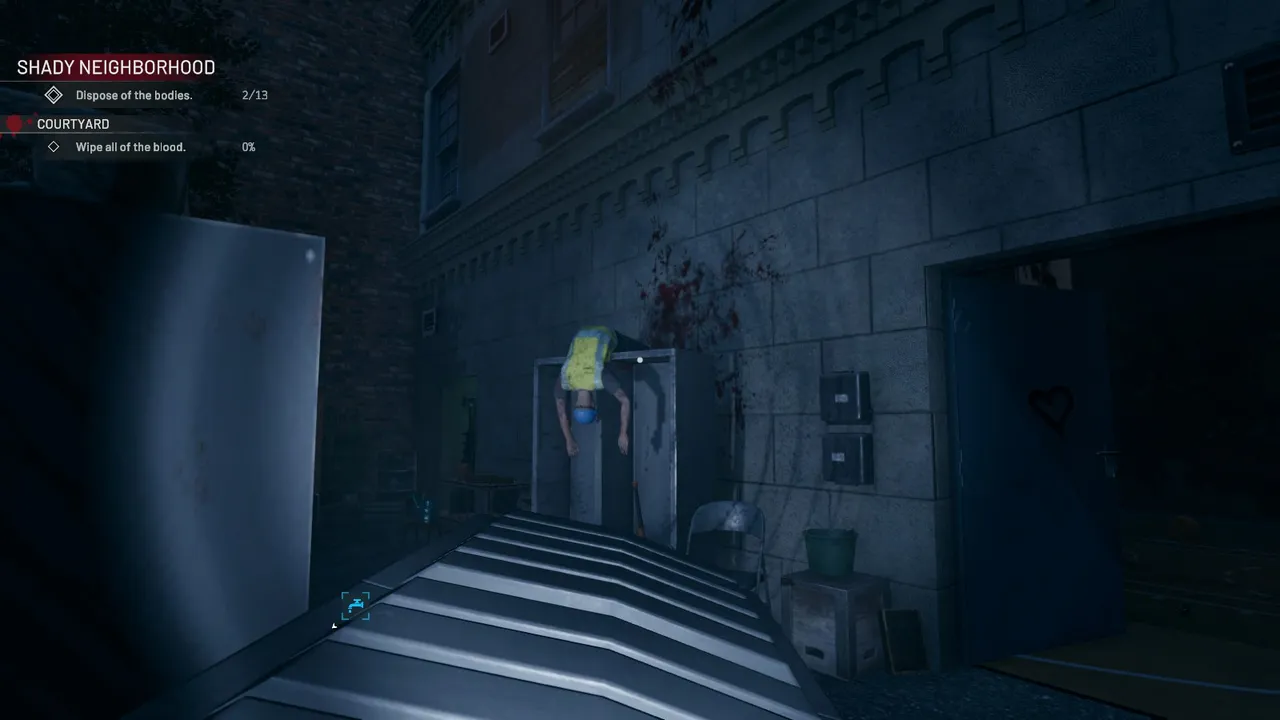Click the blood cleaning progress percentage bar
The height and width of the screenshot is (720, 1280).
click(x=247, y=146)
